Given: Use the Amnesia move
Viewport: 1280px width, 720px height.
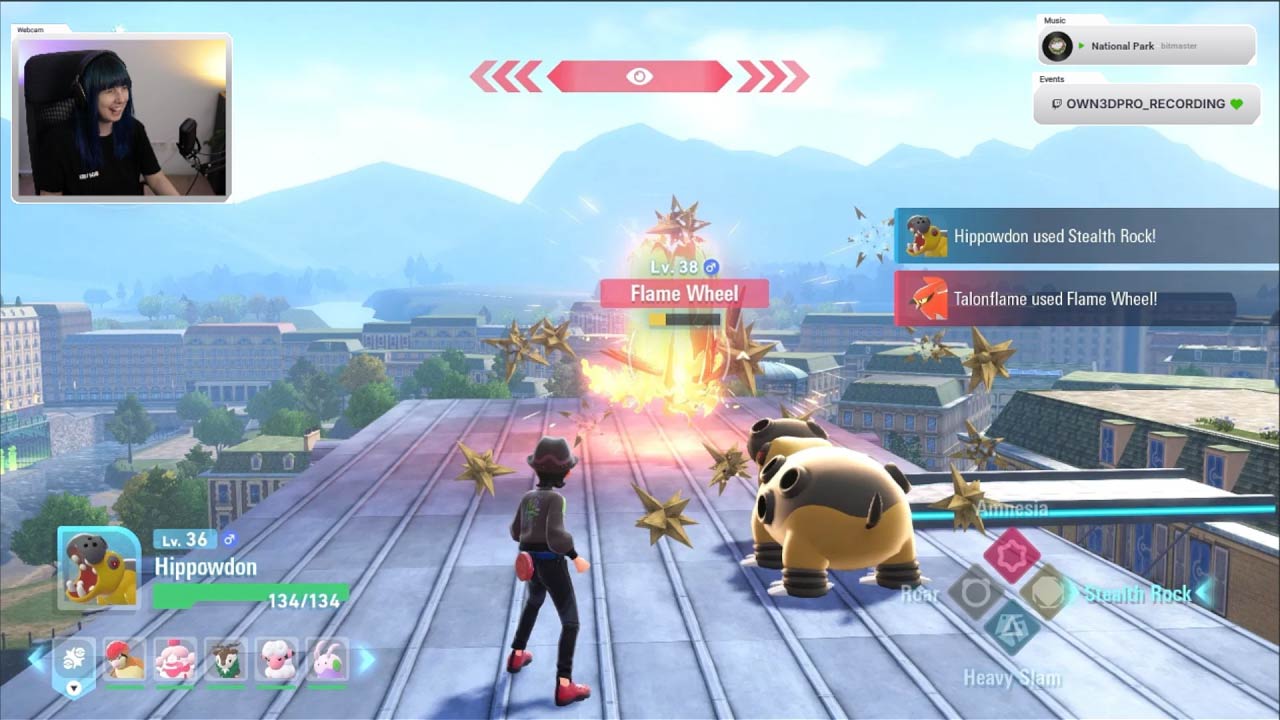Looking at the screenshot, I should click(x=1011, y=553).
